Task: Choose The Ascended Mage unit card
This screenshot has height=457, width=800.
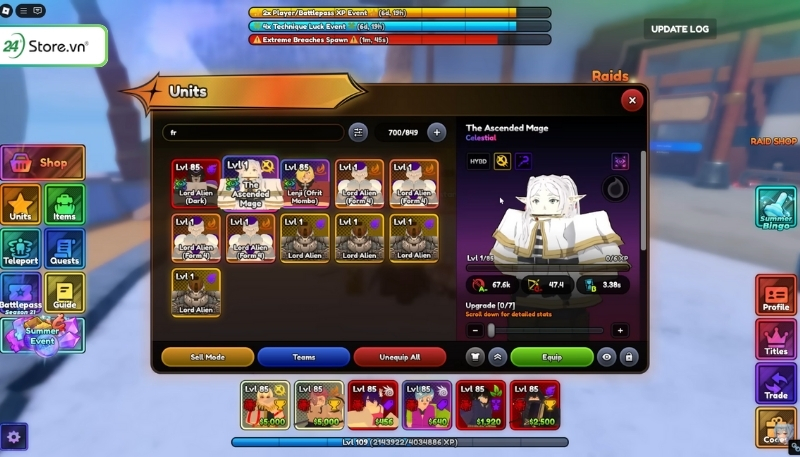Action: point(251,181)
